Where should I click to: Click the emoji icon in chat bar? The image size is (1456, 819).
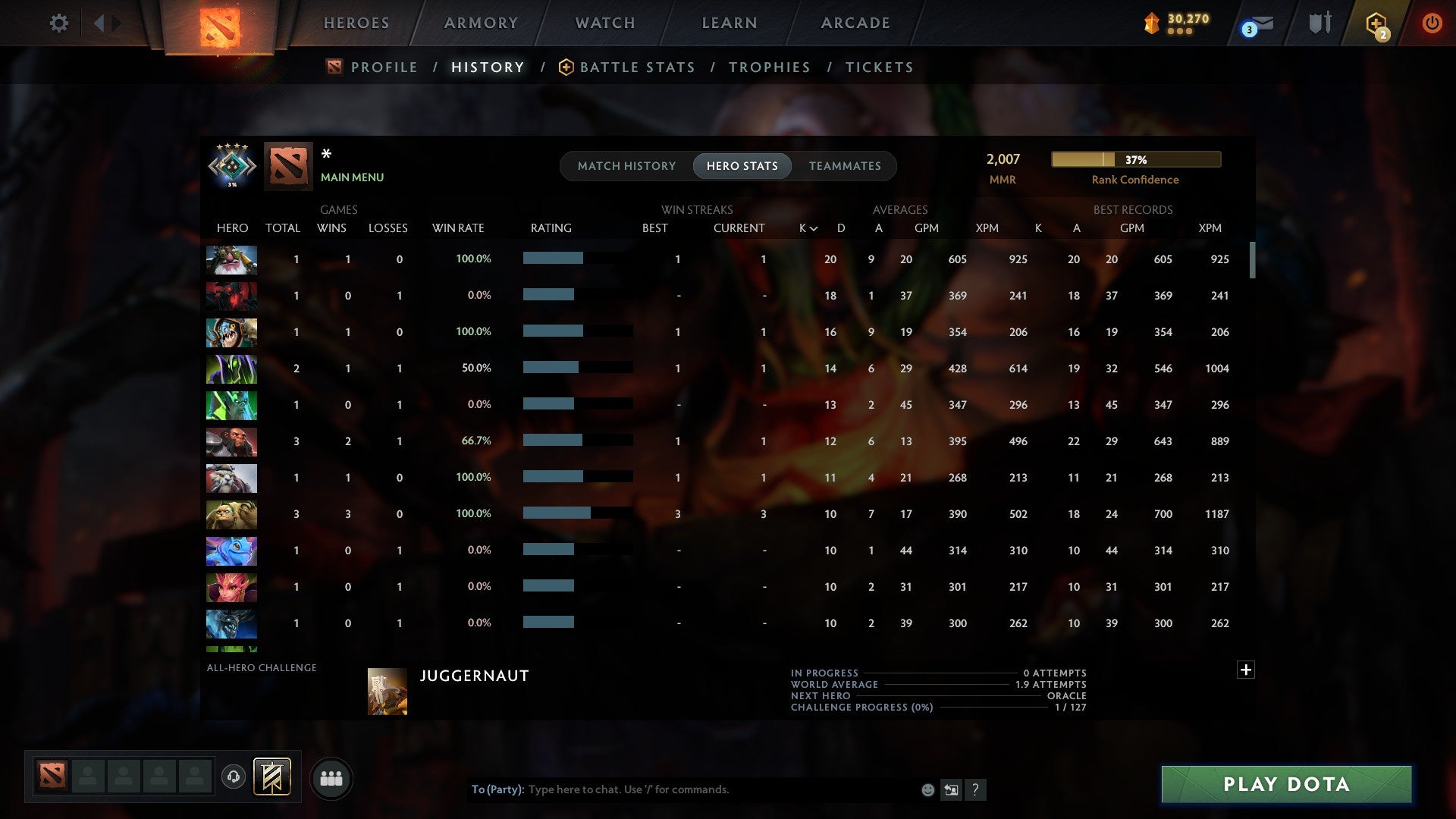[927, 789]
